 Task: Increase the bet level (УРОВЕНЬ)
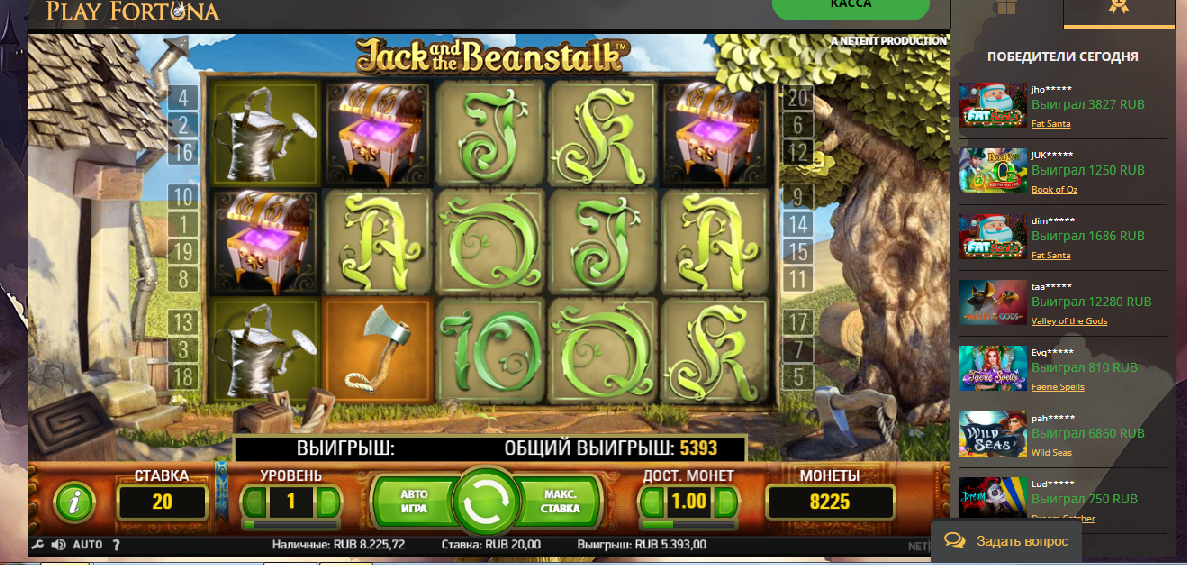(326, 501)
